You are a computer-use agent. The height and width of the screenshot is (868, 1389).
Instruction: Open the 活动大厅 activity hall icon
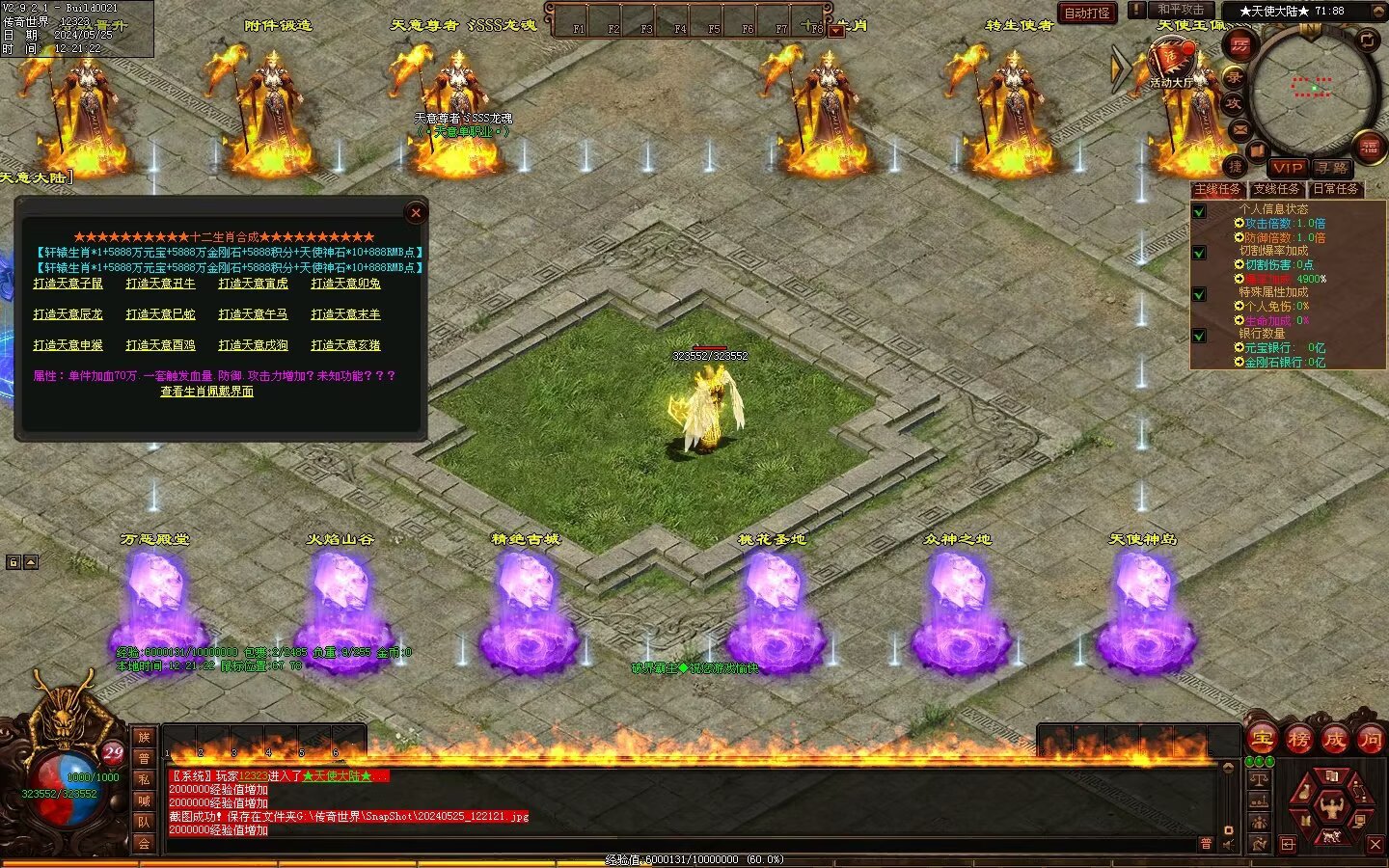coord(1171,64)
